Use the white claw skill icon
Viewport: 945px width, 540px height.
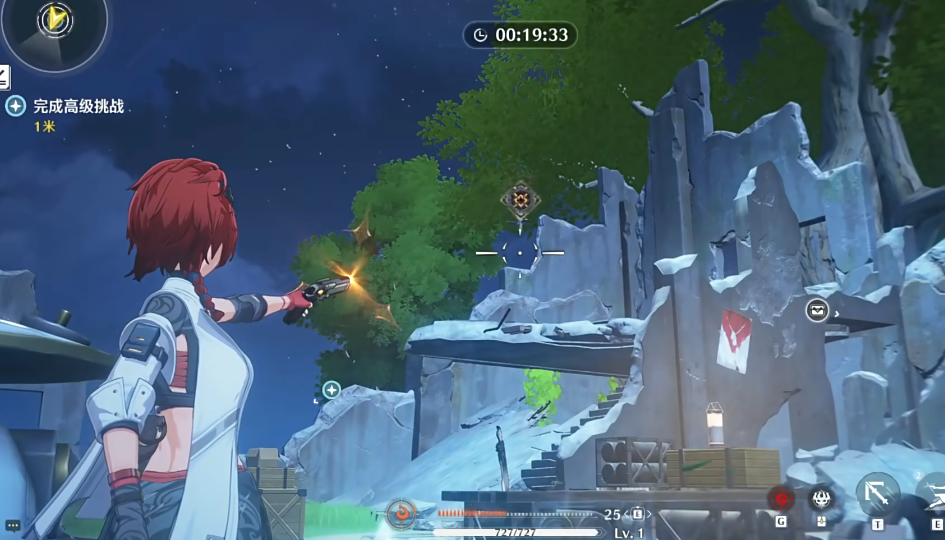(x=821, y=497)
